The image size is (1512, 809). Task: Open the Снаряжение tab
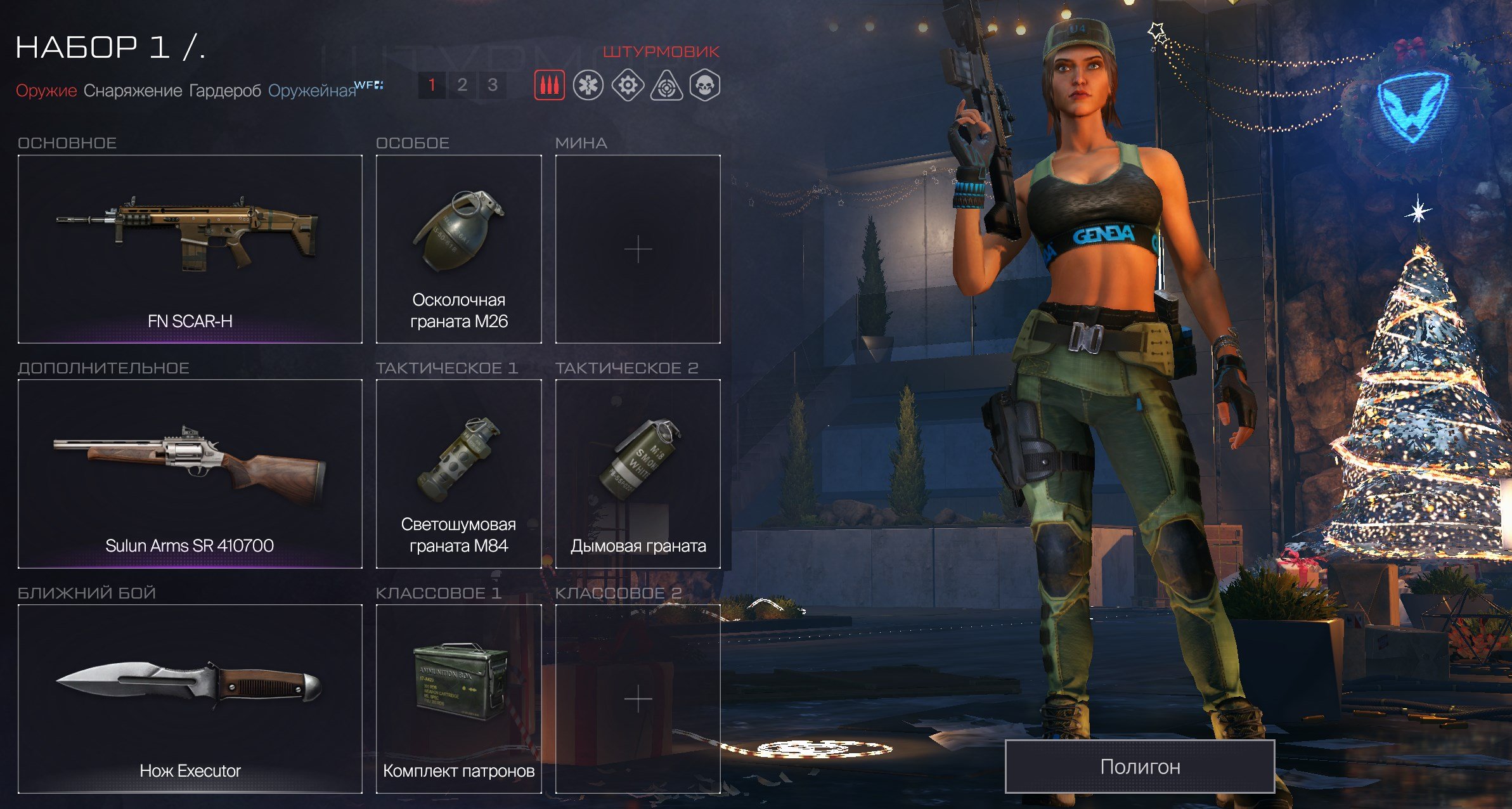click(132, 91)
